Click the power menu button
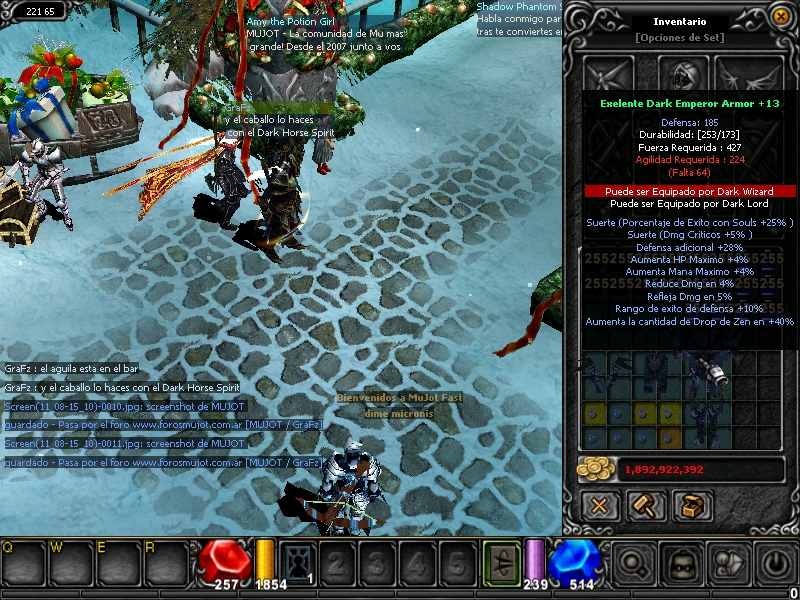This screenshot has height=600, width=800. 773,565
